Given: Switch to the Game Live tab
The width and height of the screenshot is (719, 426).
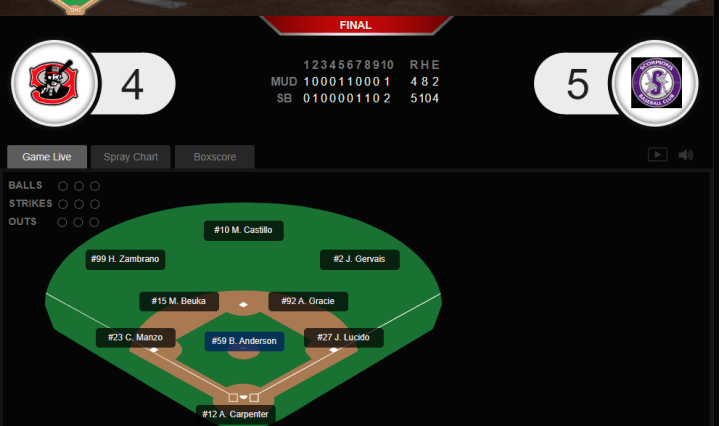Looking at the screenshot, I should point(47,157).
